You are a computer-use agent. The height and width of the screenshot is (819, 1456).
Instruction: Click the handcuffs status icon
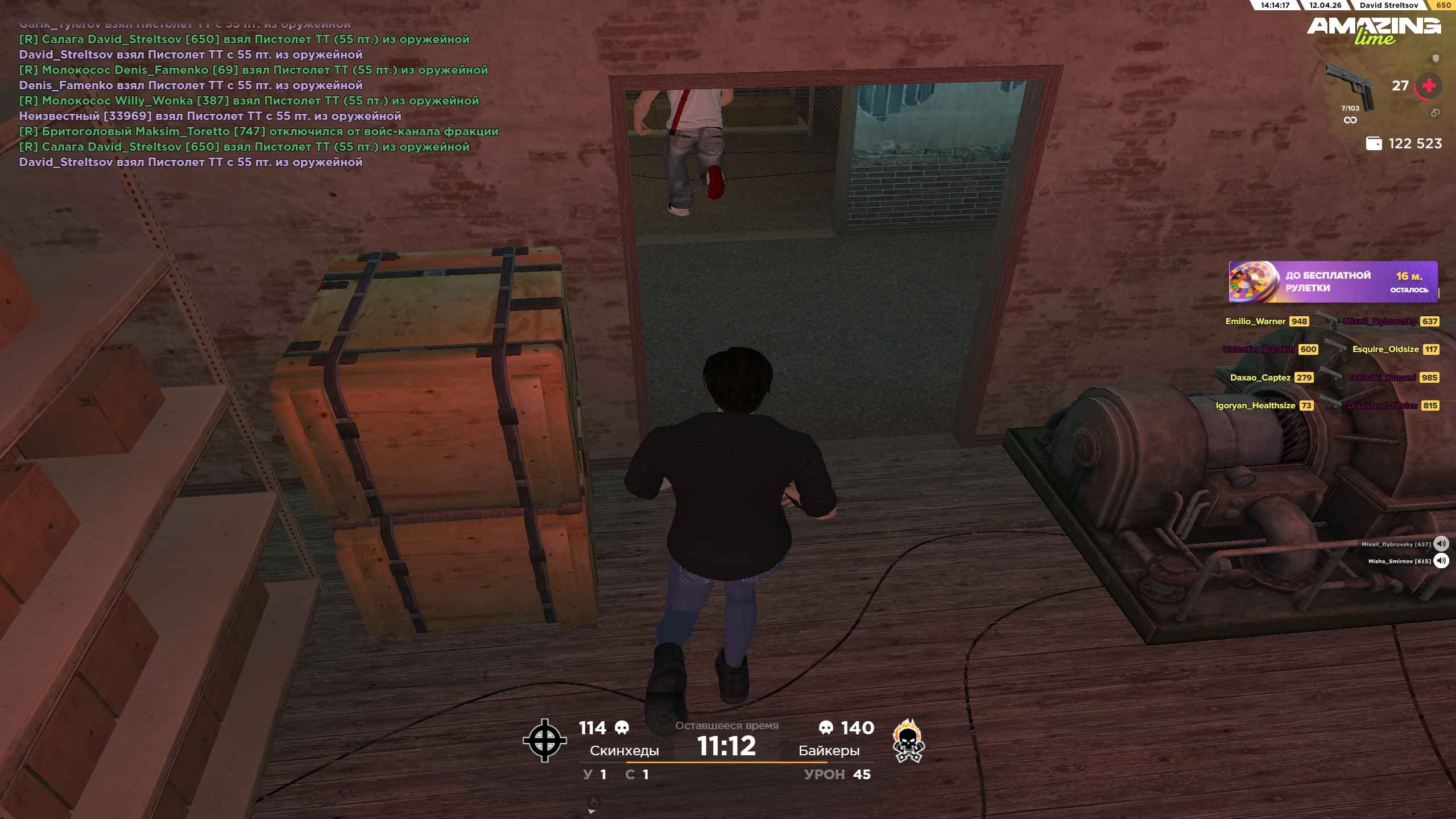1435,113
